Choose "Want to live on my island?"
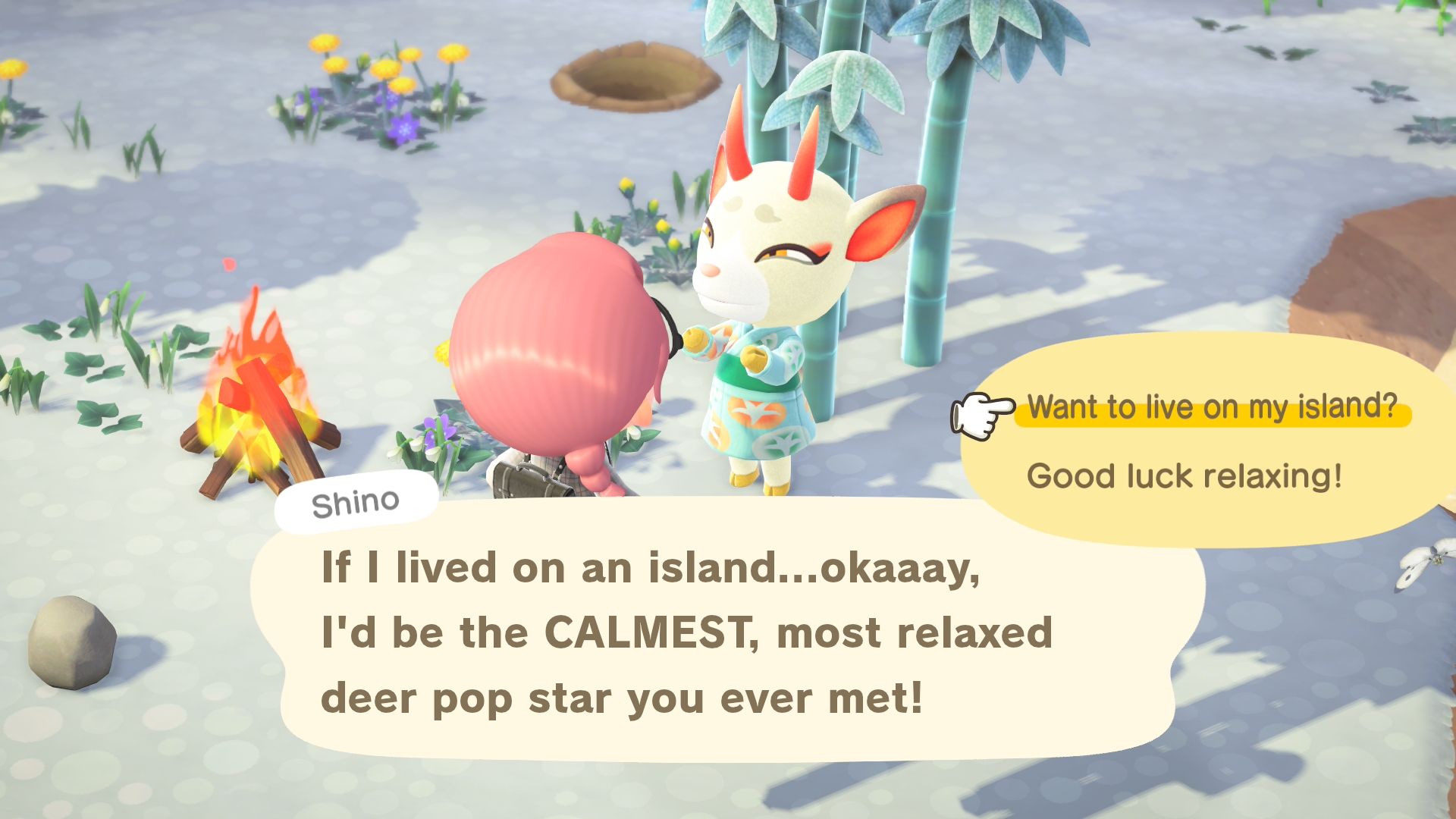 coord(1211,407)
